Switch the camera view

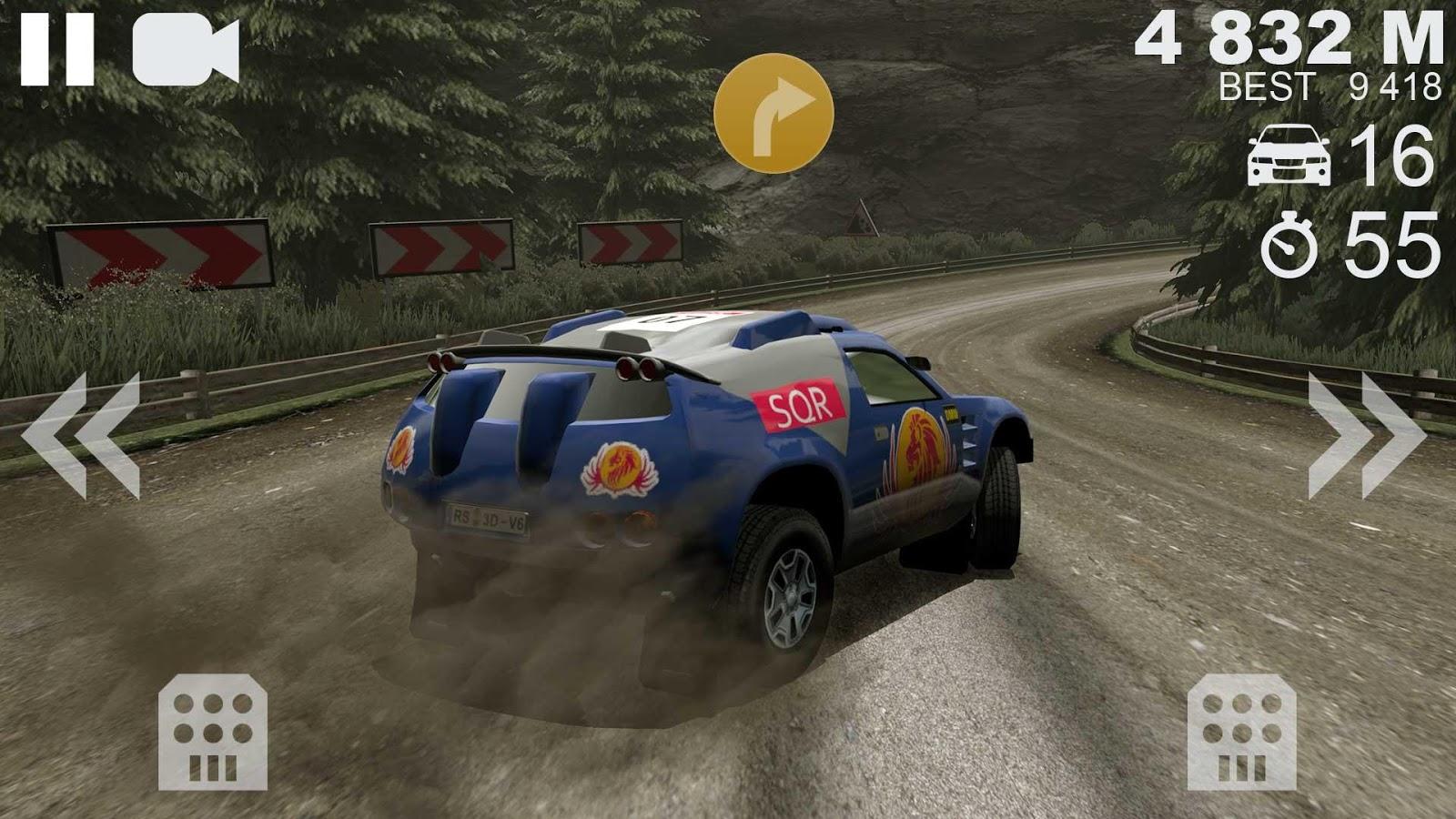(186, 52)
